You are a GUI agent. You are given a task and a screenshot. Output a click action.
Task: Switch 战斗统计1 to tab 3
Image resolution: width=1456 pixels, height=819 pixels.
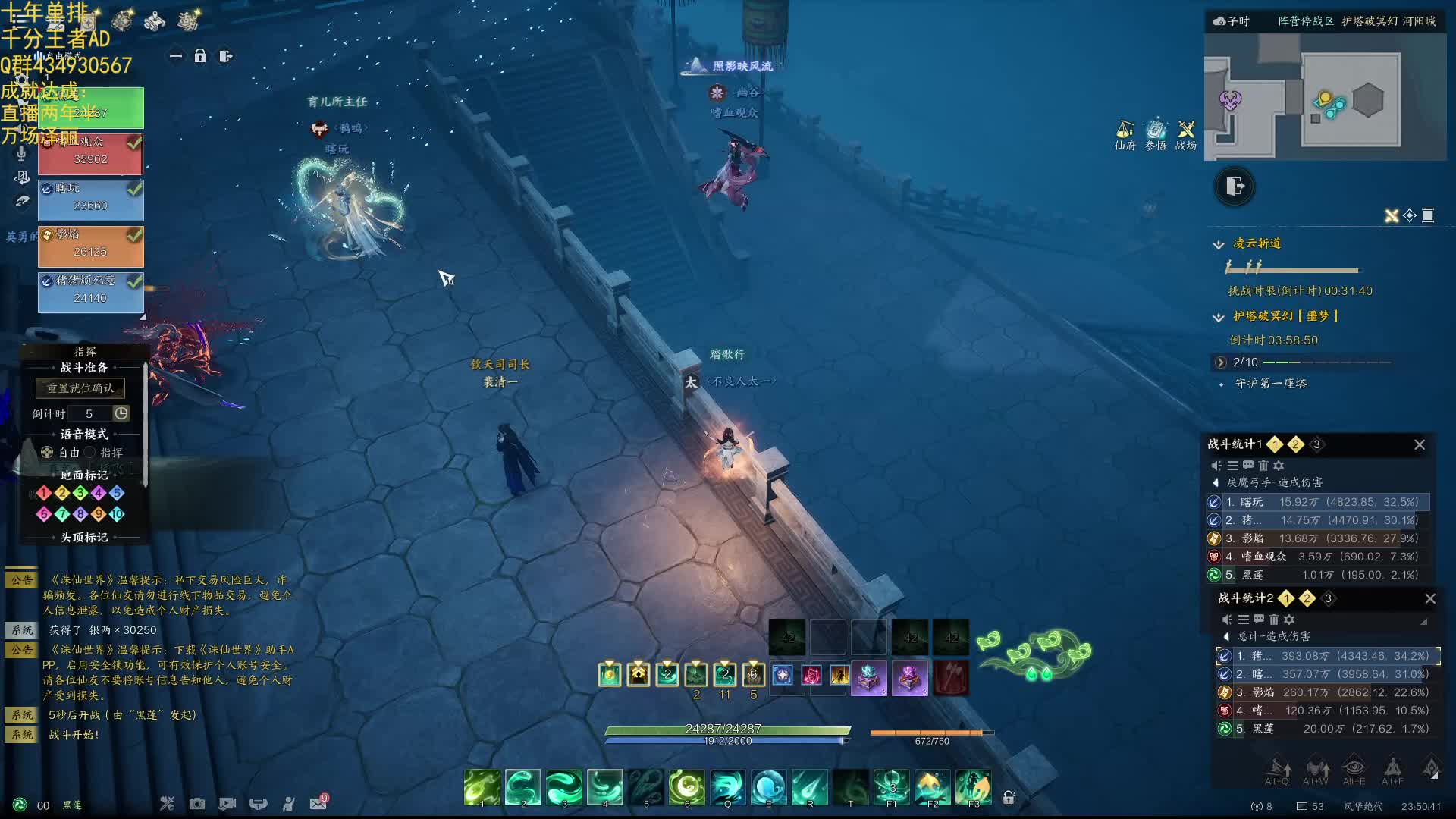point(1316,445)
